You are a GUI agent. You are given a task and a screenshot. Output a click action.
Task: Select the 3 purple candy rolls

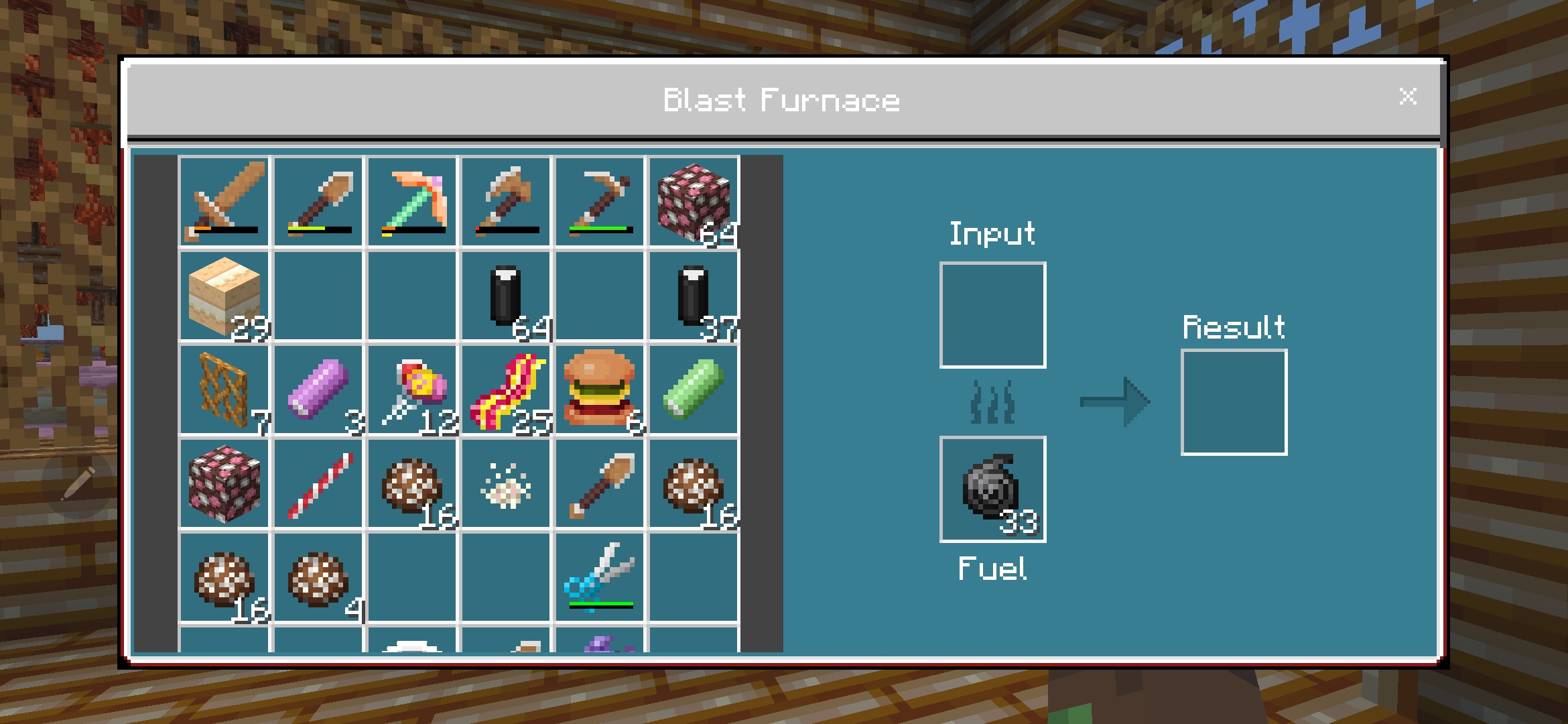pyautogui.click(x=318, y=389)
